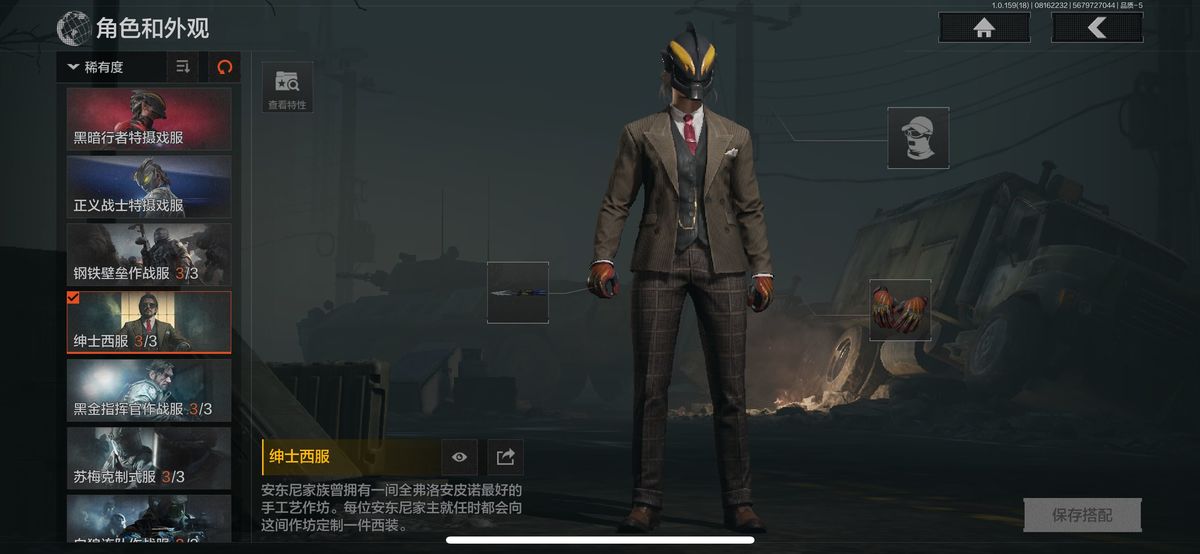Image resolution: width=1200 pixels, height=554 pixels.
Task: Toggle the eye preview button
Action: (459, 457)
